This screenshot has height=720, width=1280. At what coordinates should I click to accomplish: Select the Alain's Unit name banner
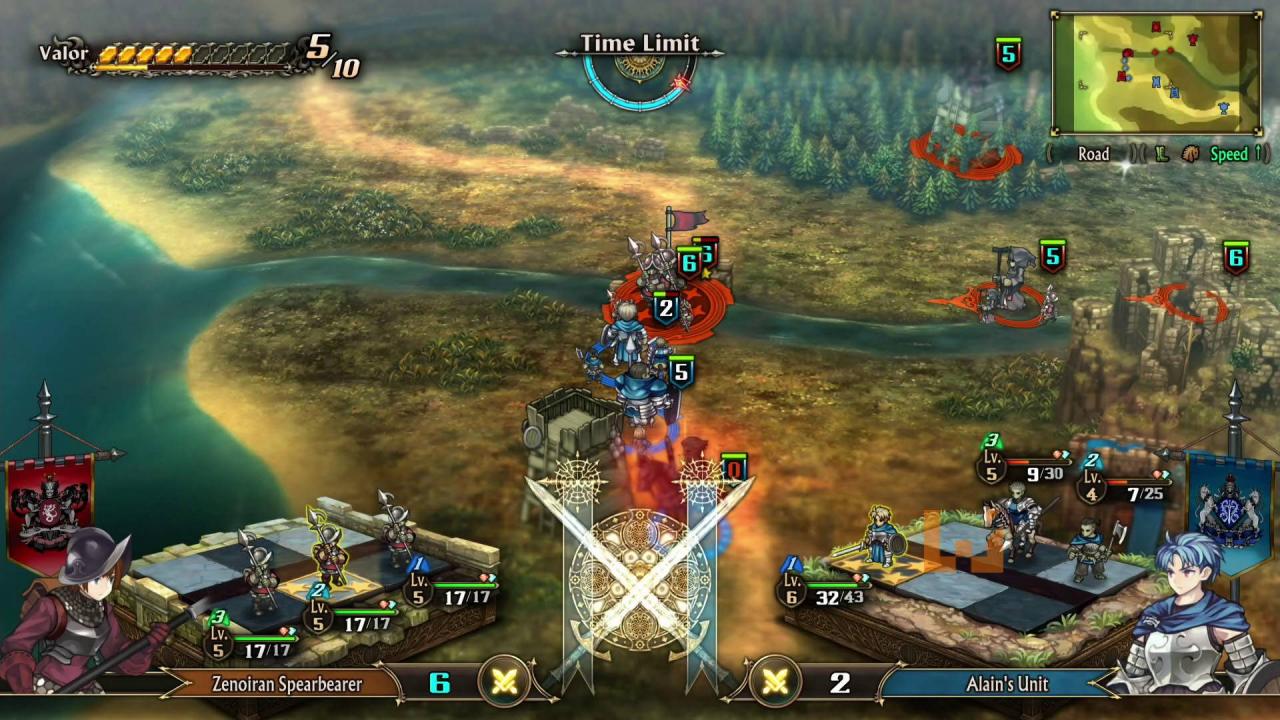point(1006,684)
